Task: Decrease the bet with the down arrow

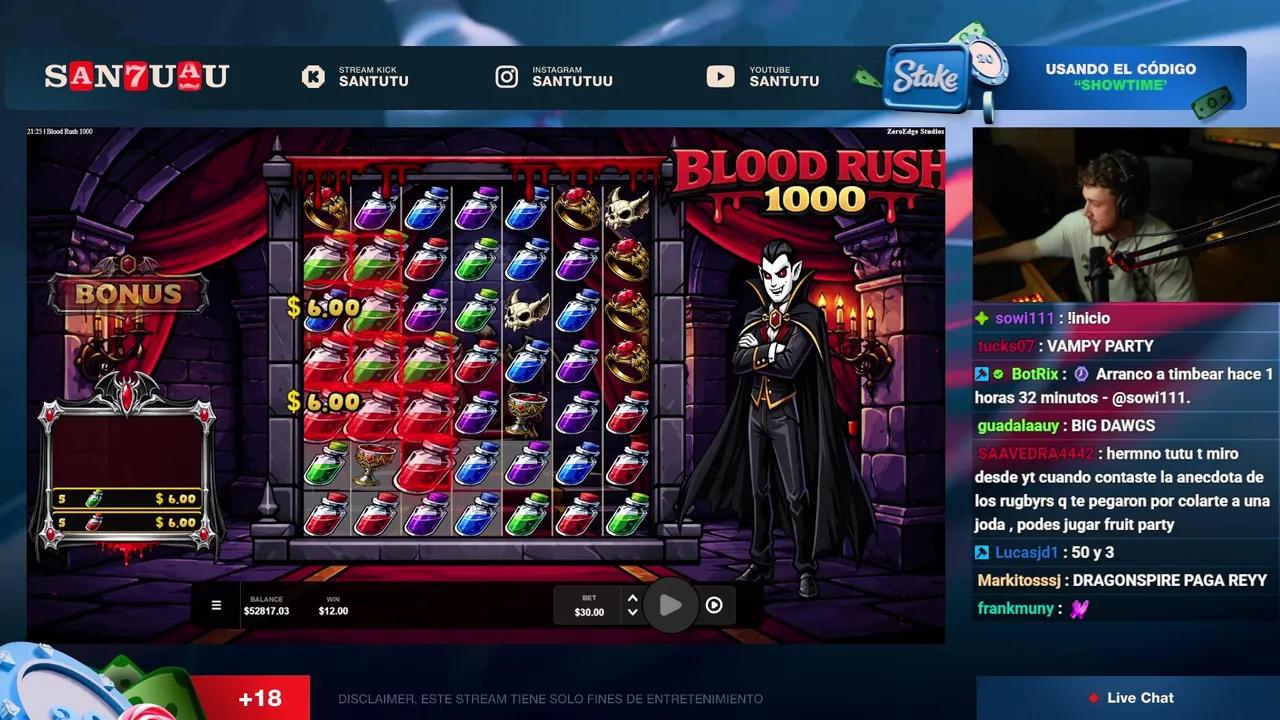Action: (632, 612)
